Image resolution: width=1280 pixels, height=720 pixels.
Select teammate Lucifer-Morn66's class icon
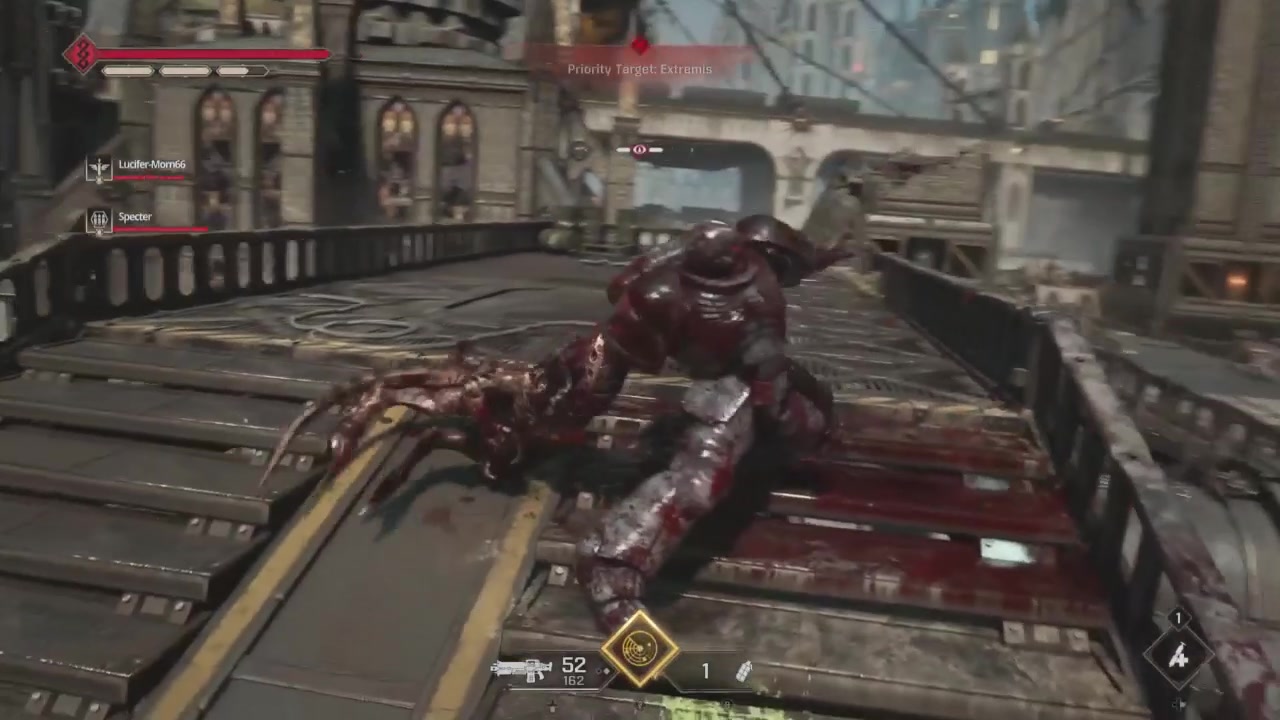99,168
